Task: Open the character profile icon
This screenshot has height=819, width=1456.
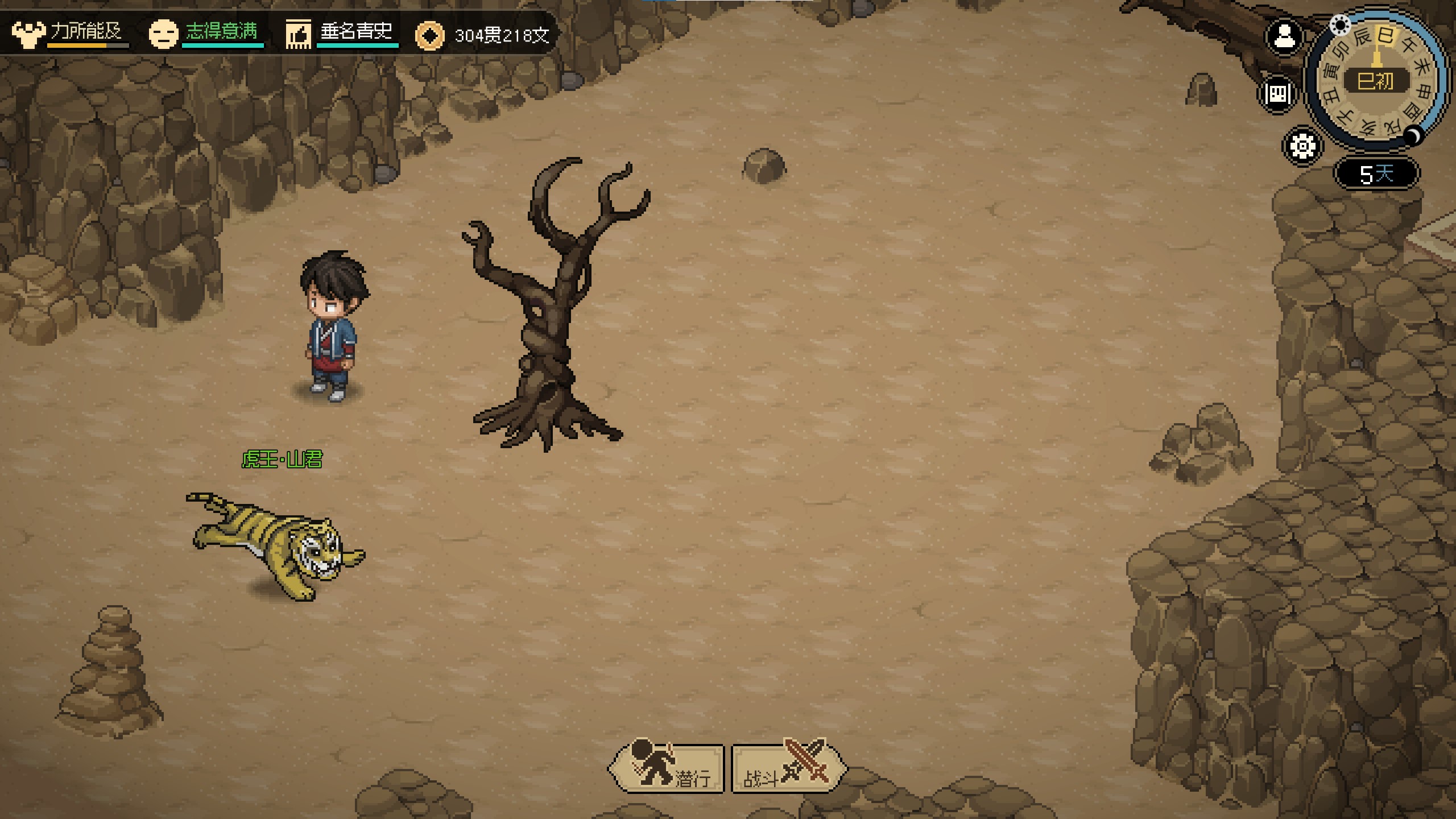Action: [x=1284, y=38]
